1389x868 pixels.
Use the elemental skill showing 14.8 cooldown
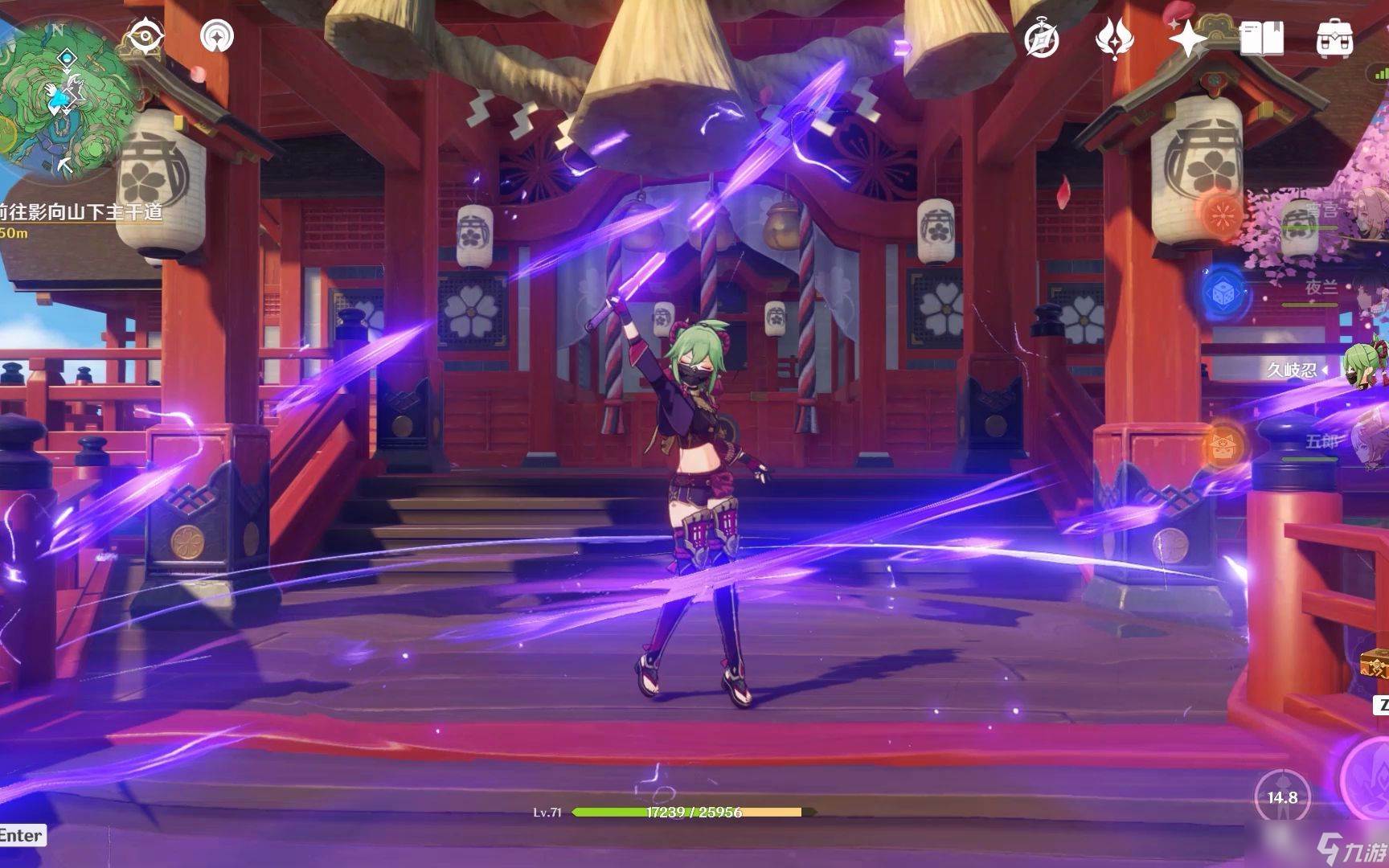[x=1282, y=797]
